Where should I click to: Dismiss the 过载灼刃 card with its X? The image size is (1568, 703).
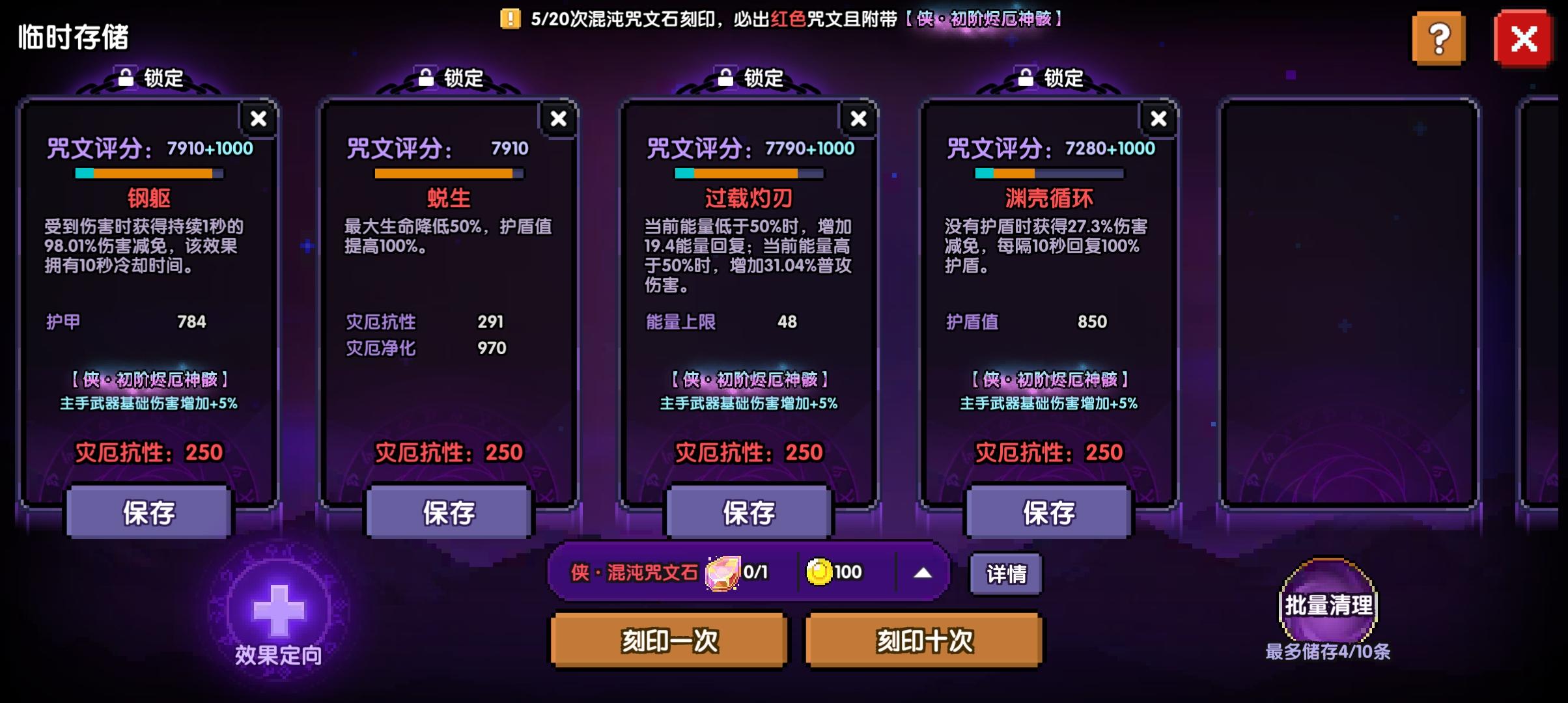point(858,118)
